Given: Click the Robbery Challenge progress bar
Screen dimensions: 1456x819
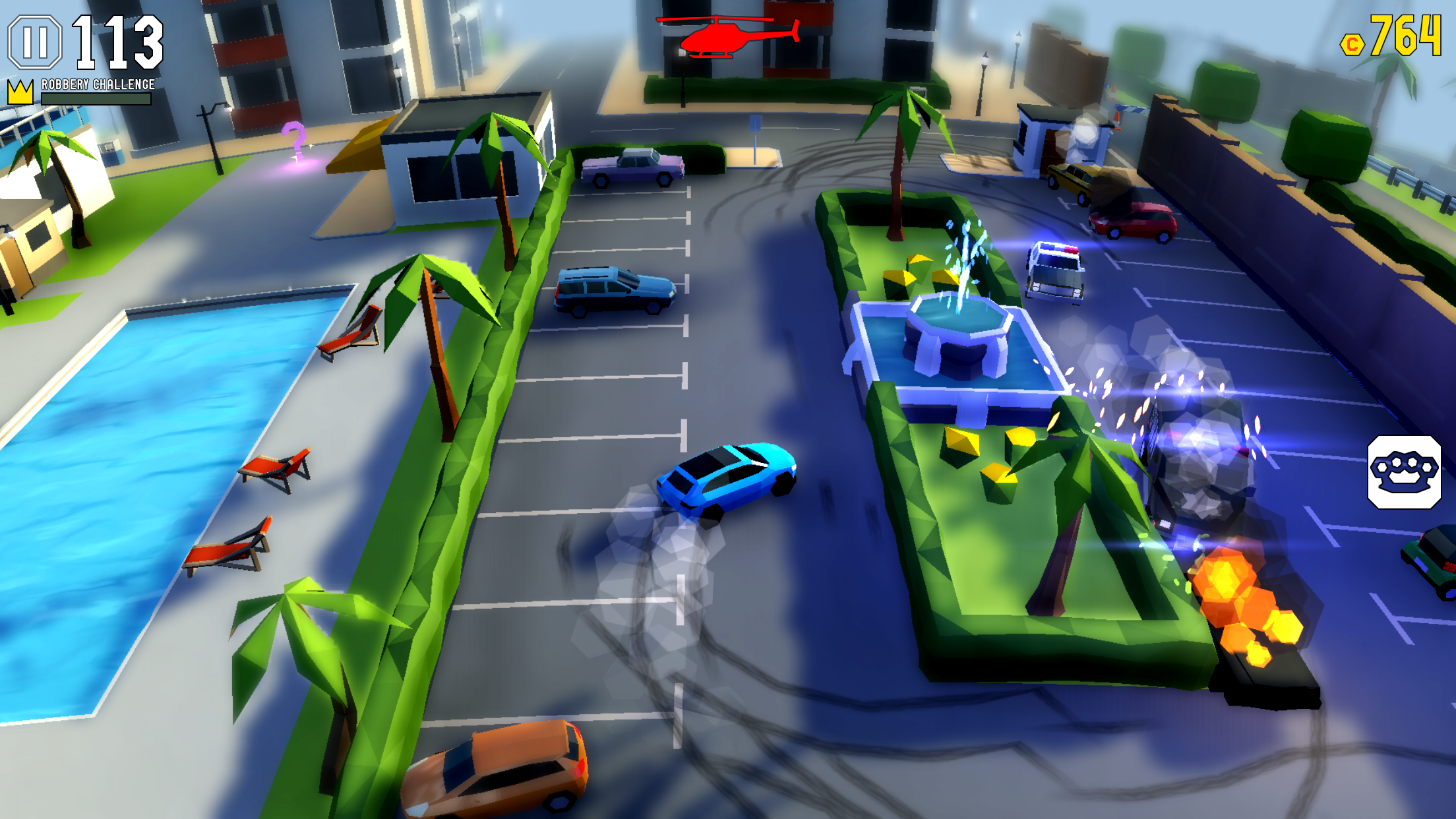Looking at the screenshot, I should pyautogui.click(x=96, y=98).
